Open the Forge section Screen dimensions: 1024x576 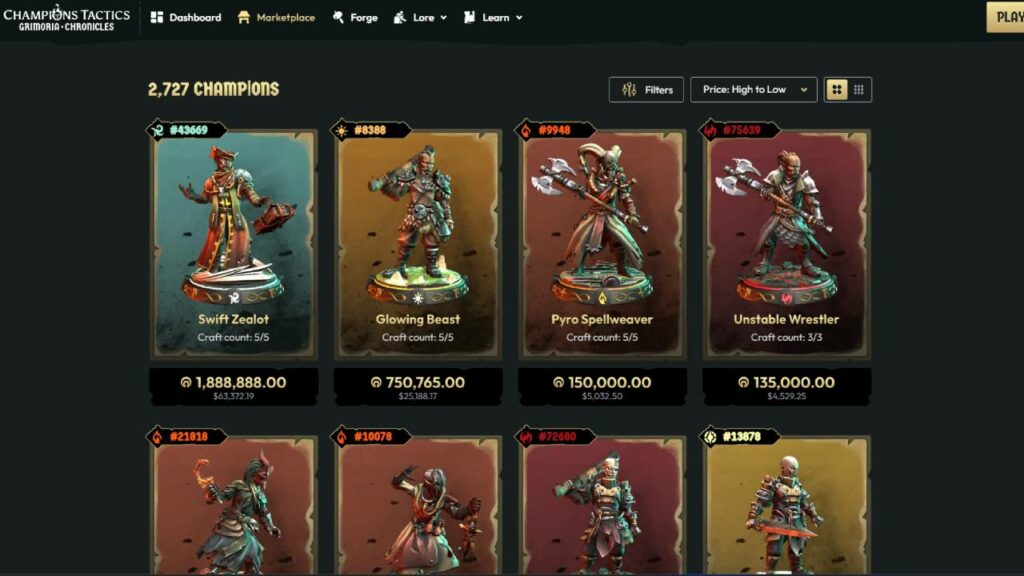(x=355, y=17)
